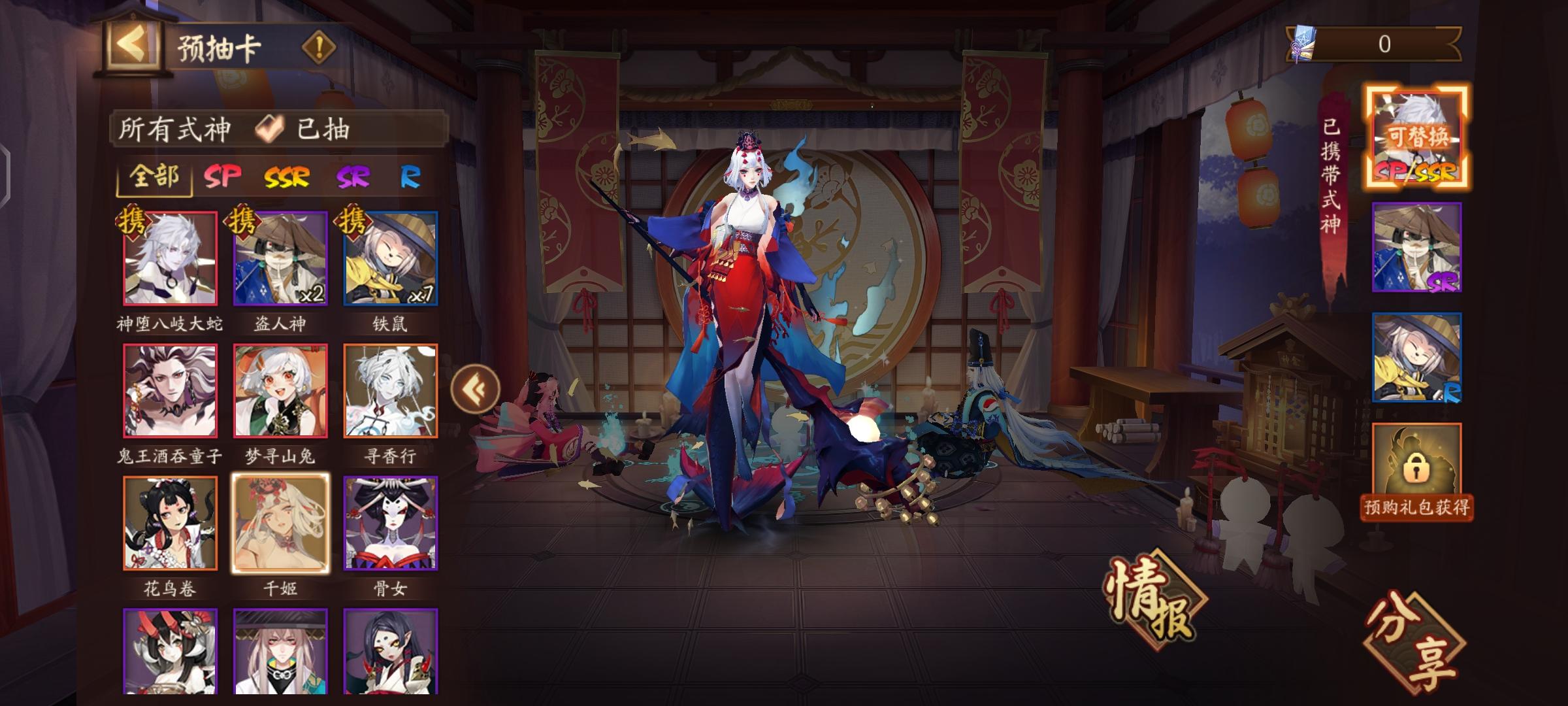Enable the R rarity filter
1568x706 pixels.
click(x=412, y=176)
